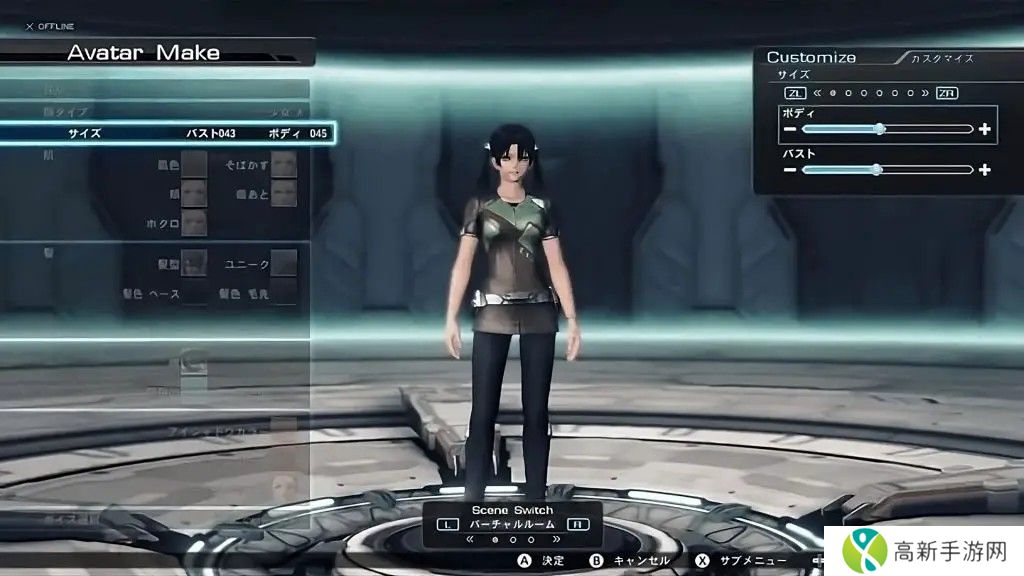Click the バスト bust size slider track
This screenshot has width=1024, height=576.
(x=887, y=170)
